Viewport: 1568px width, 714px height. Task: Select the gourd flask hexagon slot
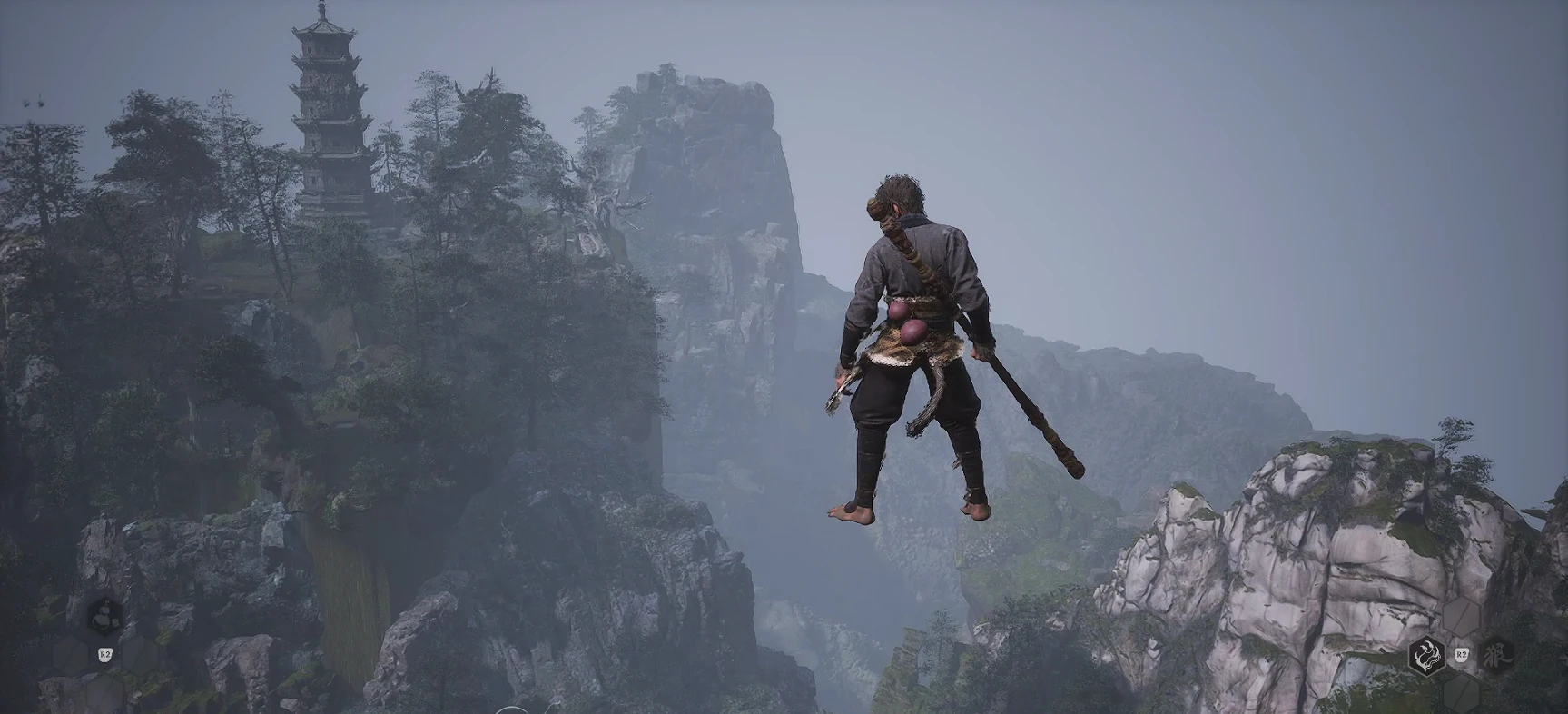point(105,617)
